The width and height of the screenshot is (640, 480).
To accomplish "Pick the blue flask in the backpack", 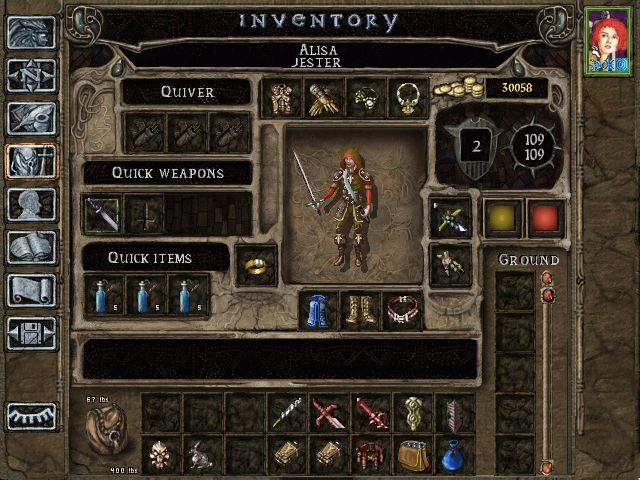I will point(456,455).
